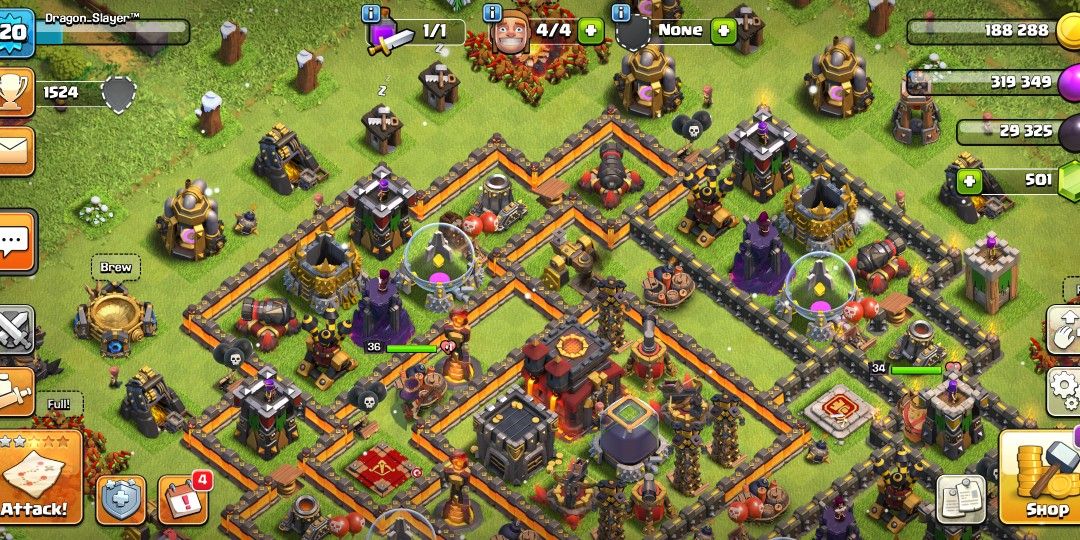
Task: Open the notes clipboard button
Action: pyautogui.click(x=961, y=499)
